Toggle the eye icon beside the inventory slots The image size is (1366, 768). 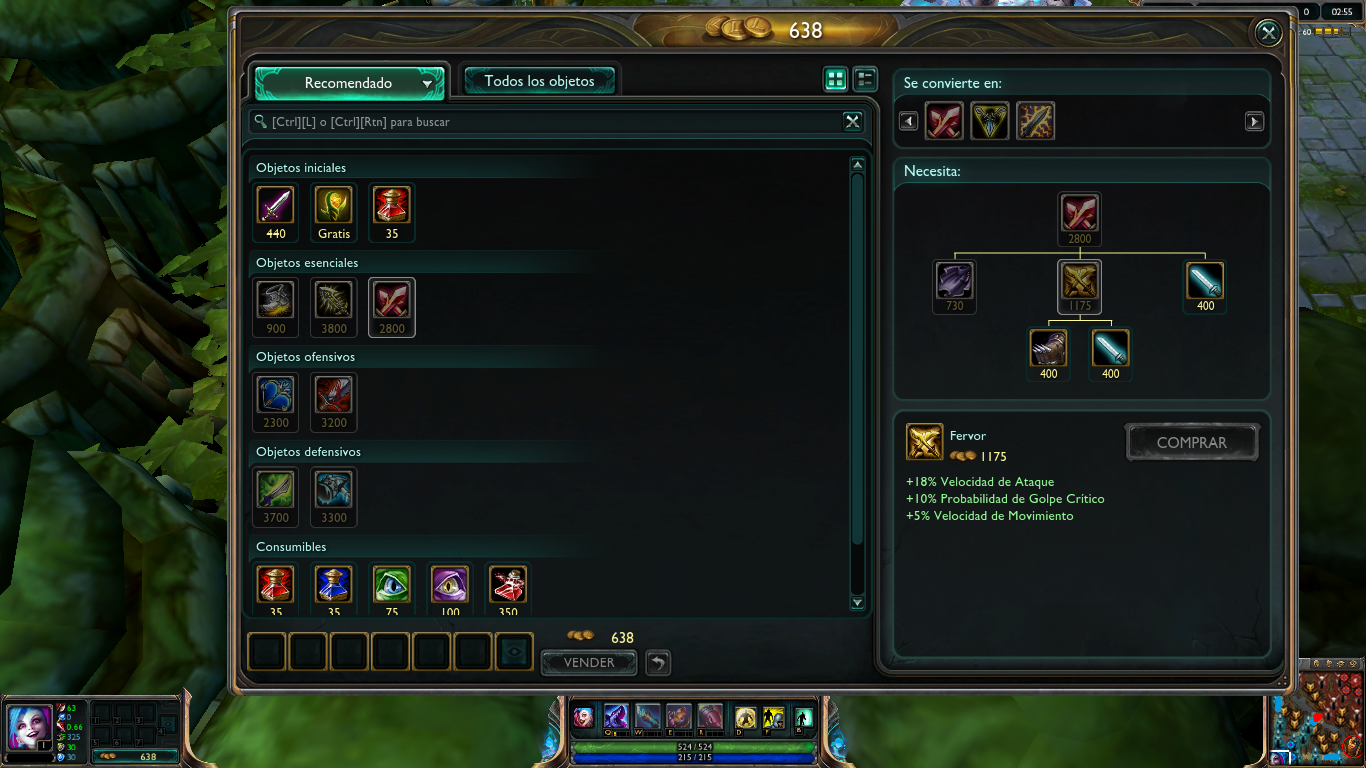tap(514, 651)
